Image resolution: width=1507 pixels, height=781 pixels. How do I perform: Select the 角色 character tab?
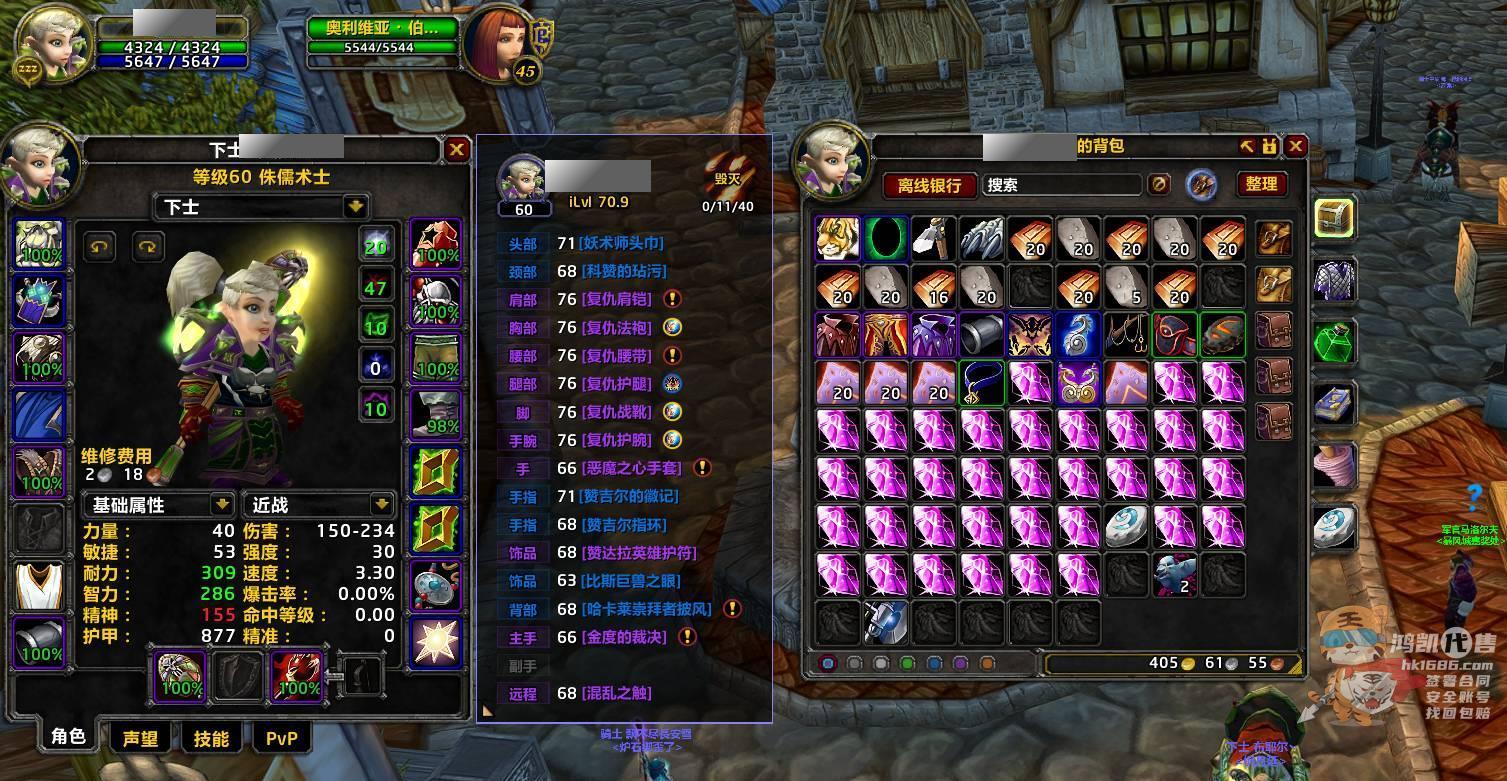coord(68,737)
